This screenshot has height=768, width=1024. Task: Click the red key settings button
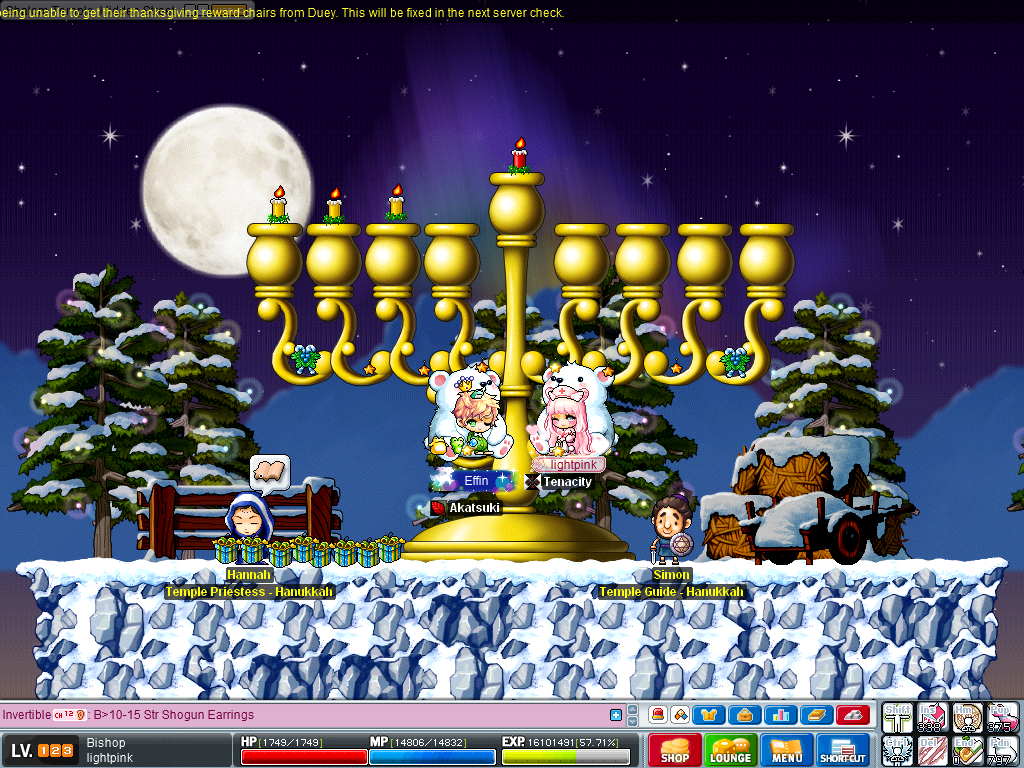[851, 715]
